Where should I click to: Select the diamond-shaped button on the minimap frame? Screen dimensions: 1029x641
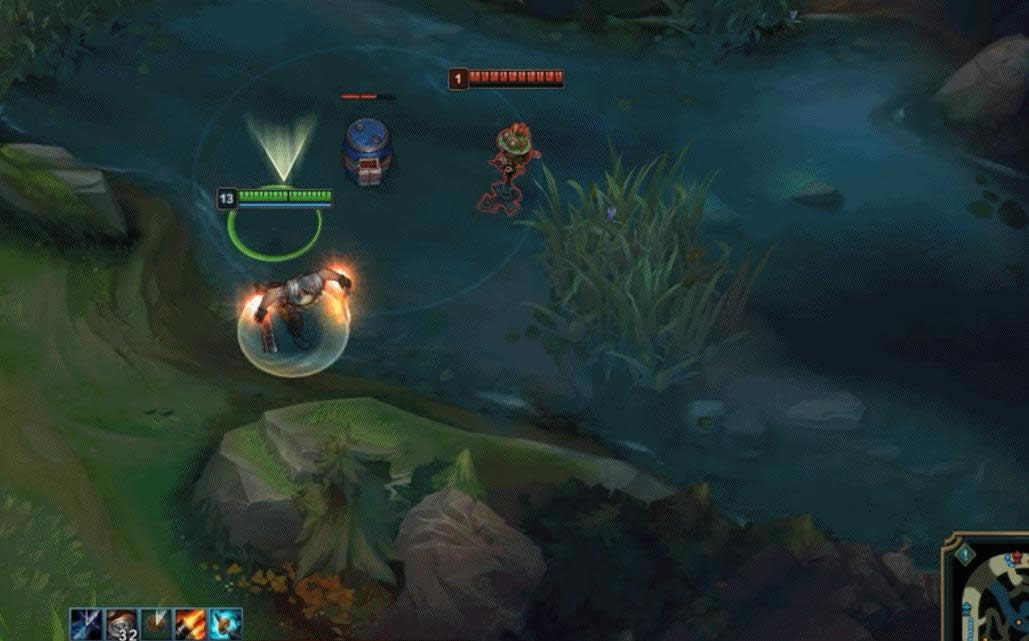tap(965, 554)
